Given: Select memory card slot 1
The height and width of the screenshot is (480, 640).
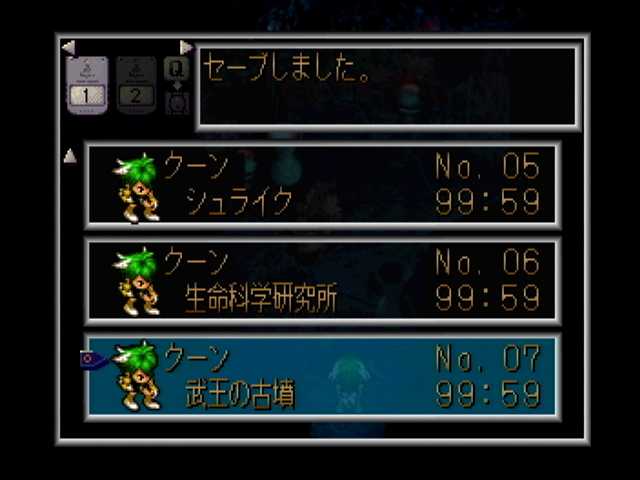Looking at the screenshot, I should tap(86, 84).
